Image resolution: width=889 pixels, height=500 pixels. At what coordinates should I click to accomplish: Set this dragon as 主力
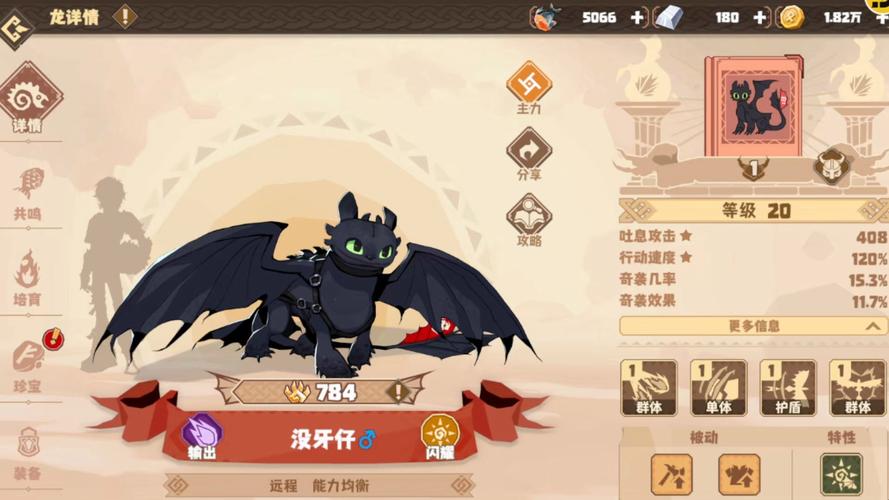[x=529, y=86]
